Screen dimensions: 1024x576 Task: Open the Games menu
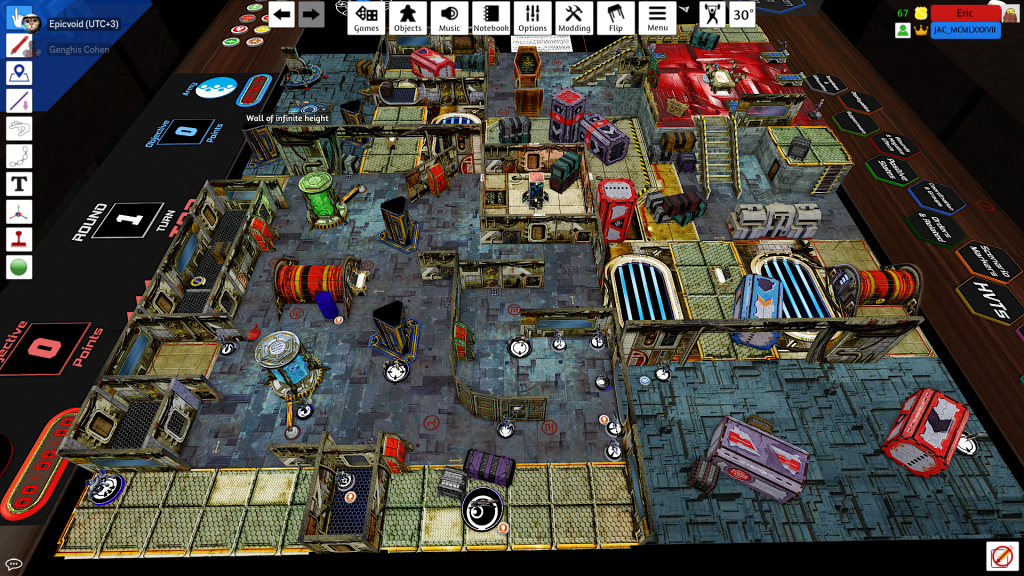[367, 17]
